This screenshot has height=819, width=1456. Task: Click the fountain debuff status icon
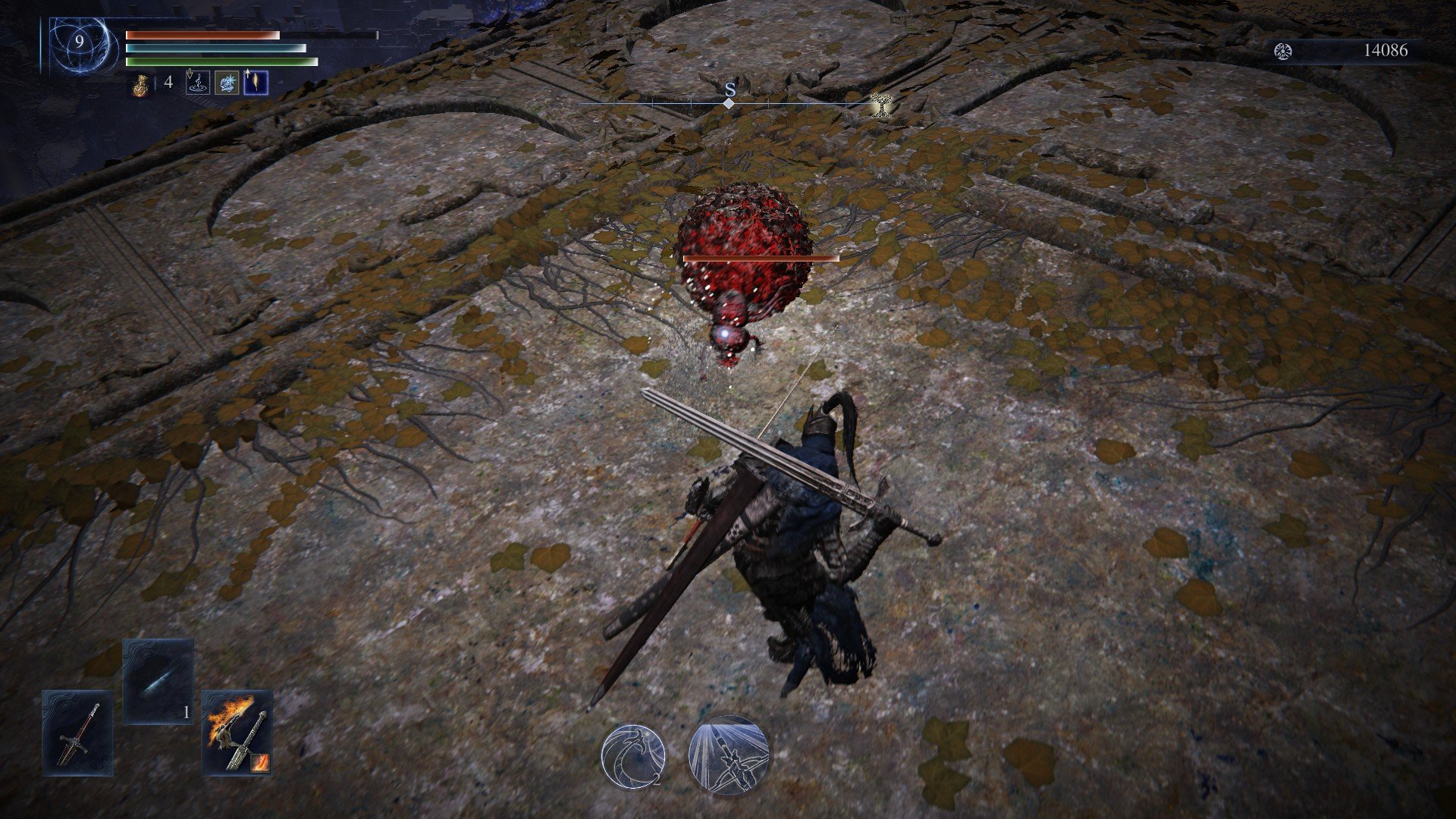197,82
